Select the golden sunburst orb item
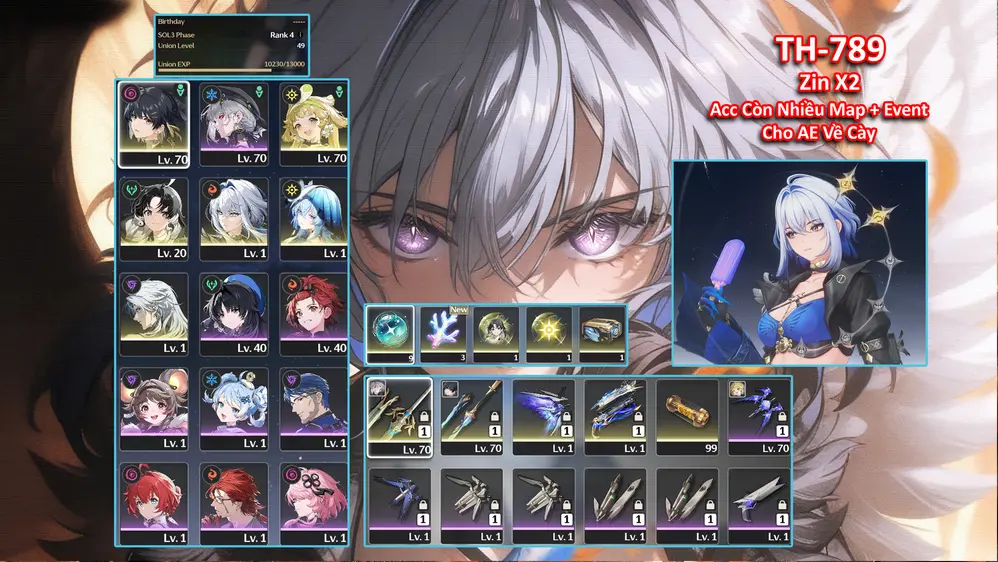 coord(550,333)
